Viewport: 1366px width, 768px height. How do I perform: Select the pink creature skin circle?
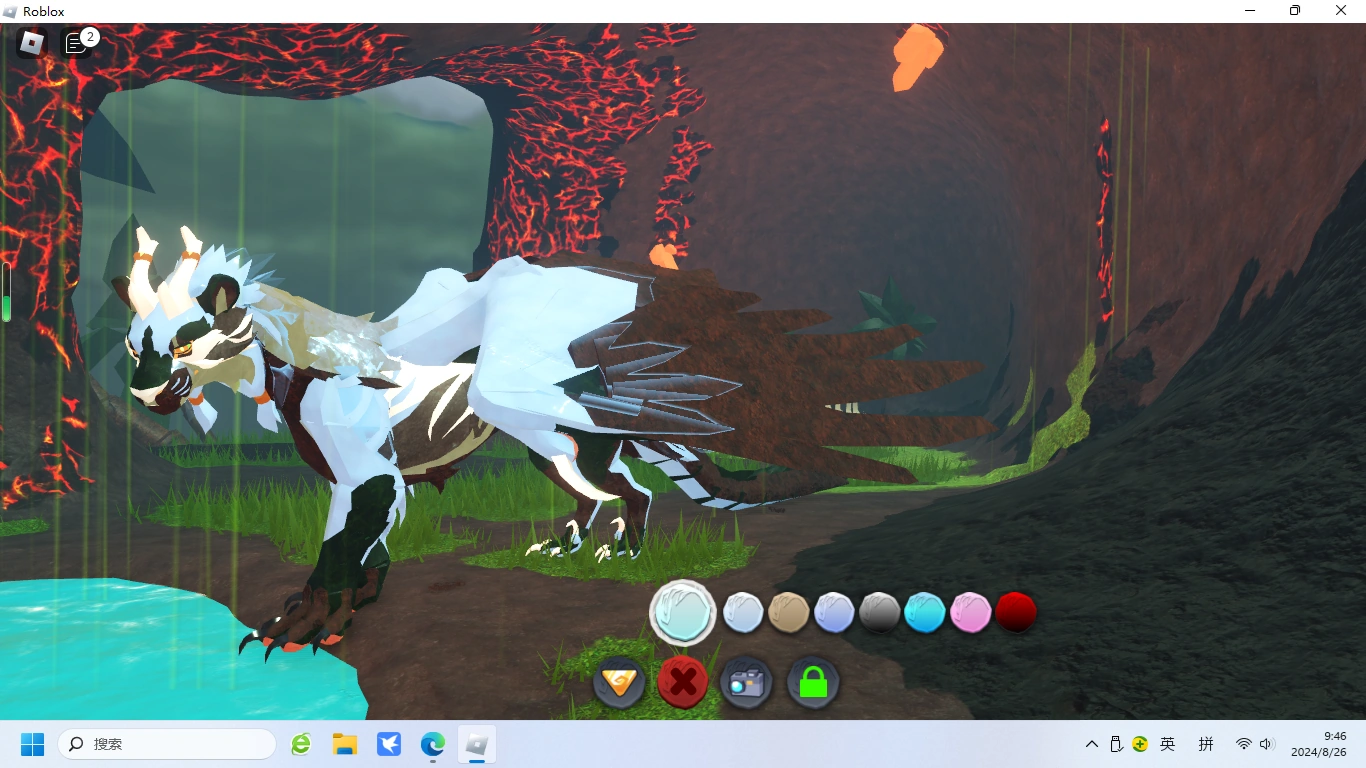(969, 611)
